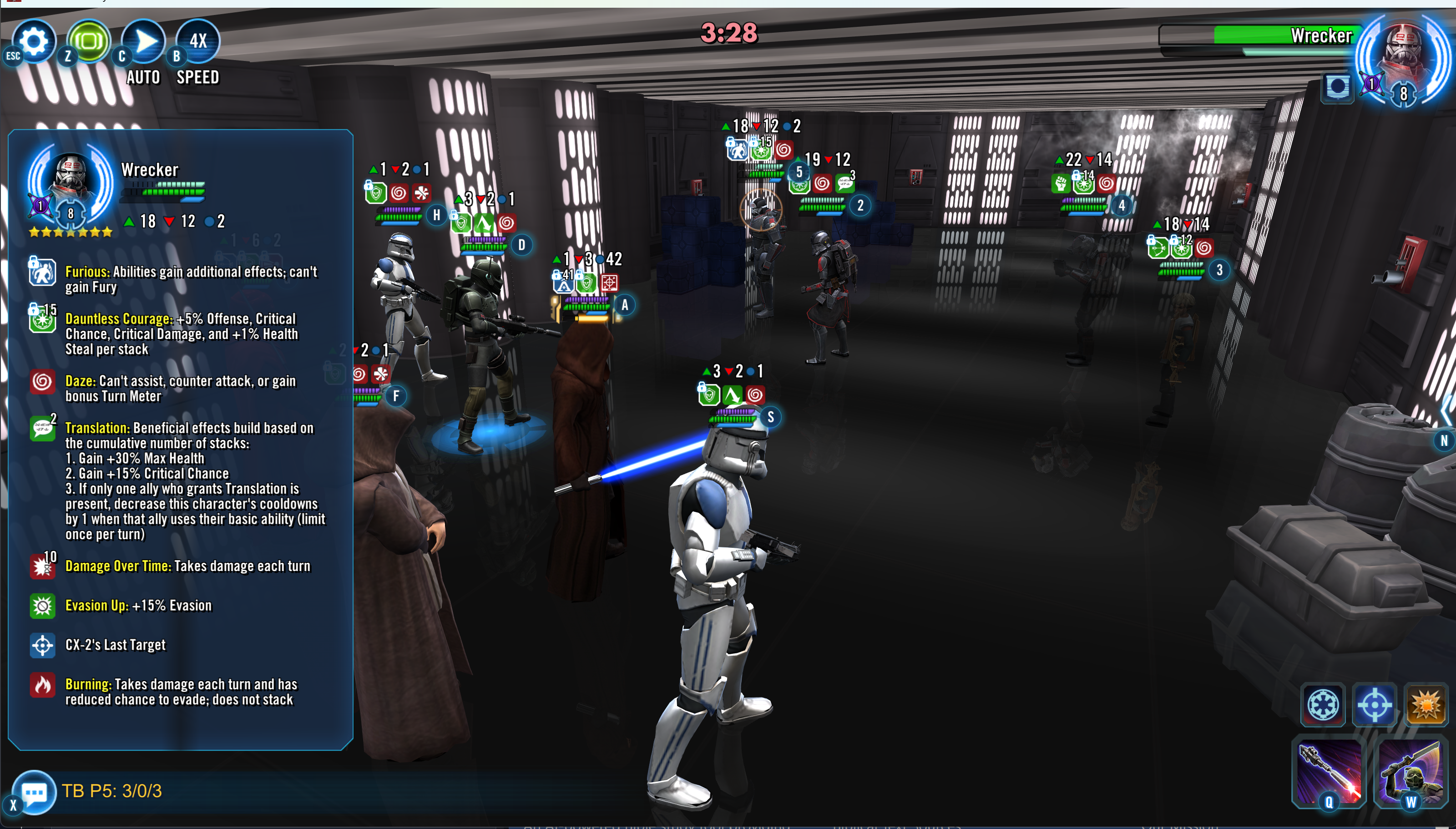
Task: View the orange starburst passive ability
Action: pyautogui.click(x=1425, y=705)
